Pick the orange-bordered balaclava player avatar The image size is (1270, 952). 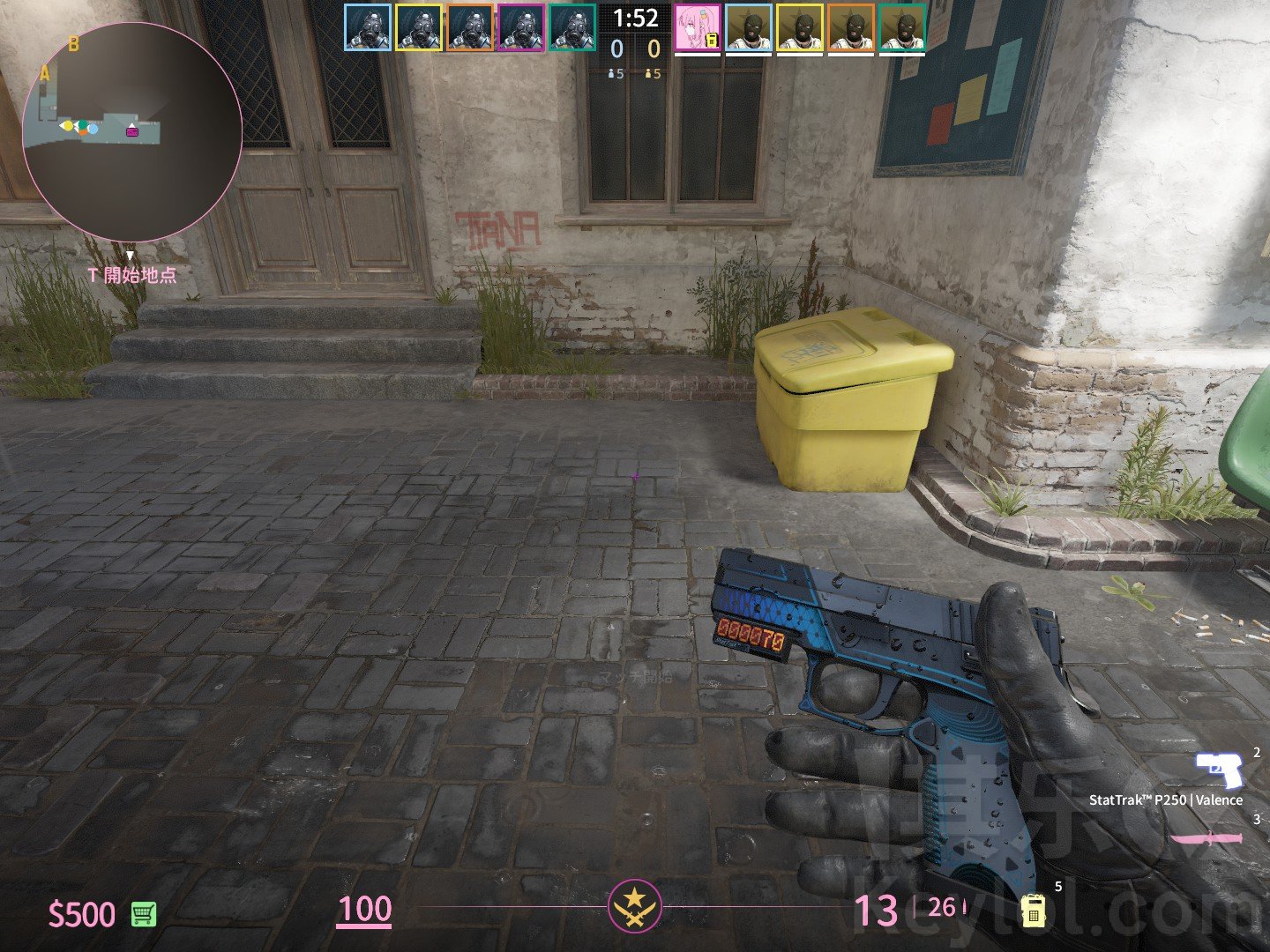coord(851,27)
